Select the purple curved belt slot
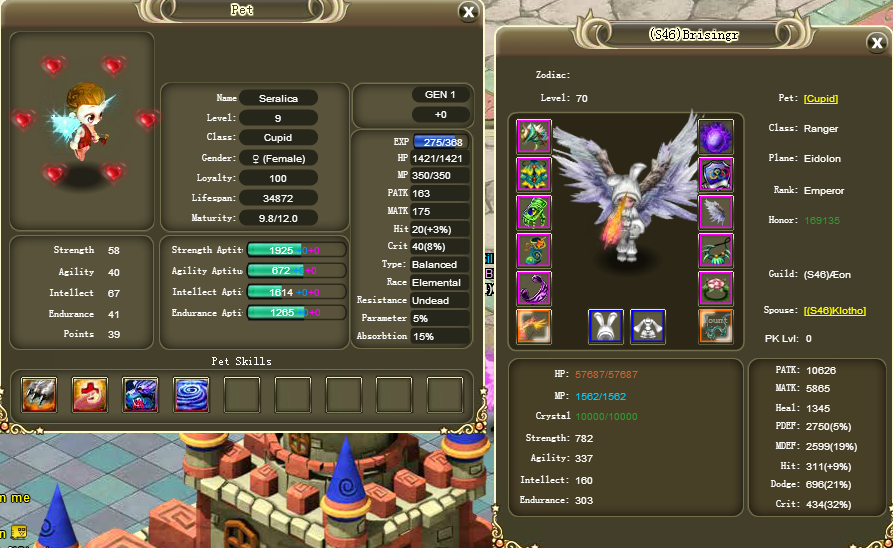 [x=534, y=288]
